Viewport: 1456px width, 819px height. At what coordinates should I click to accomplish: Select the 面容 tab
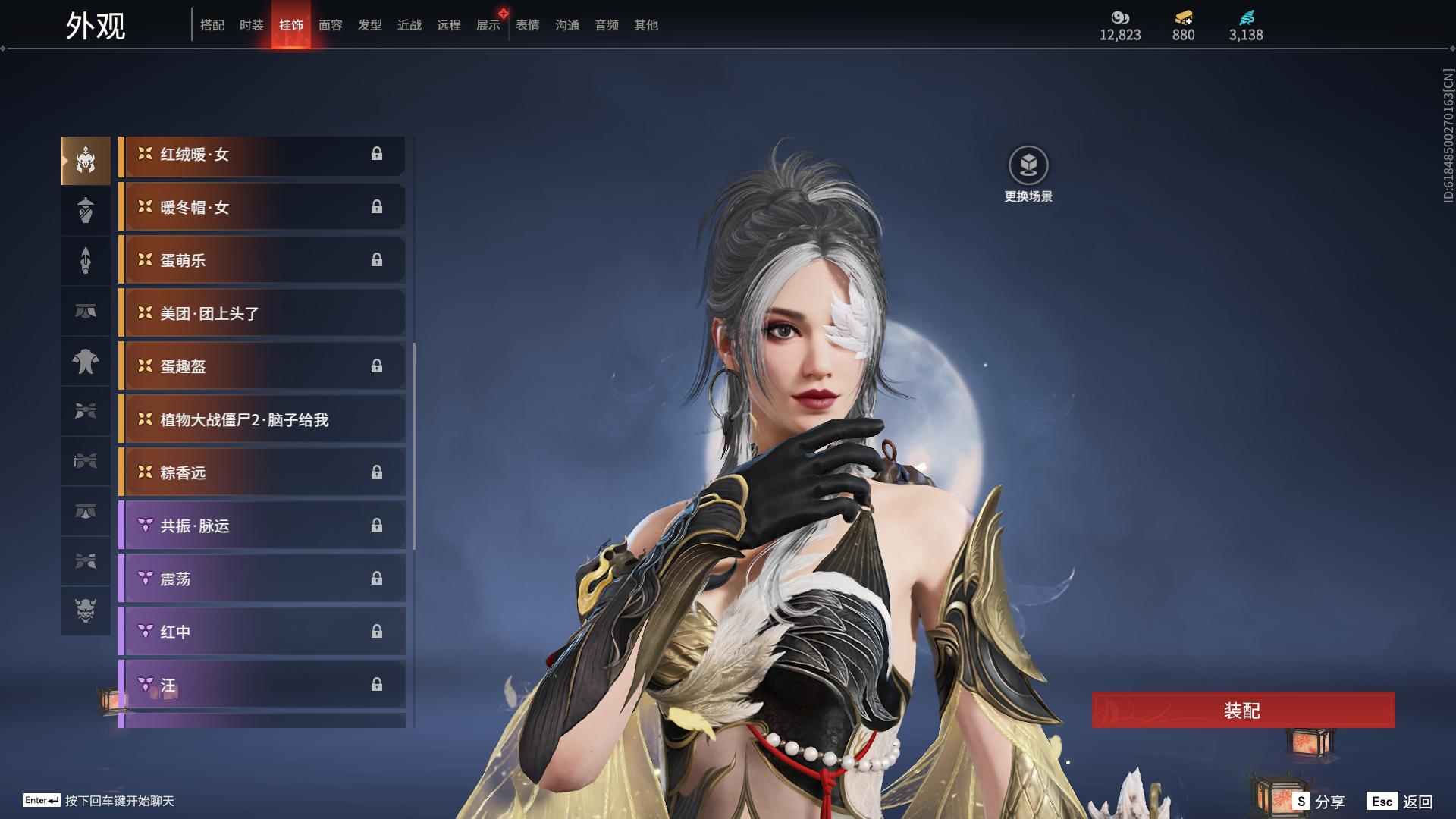tap(330, 25)
